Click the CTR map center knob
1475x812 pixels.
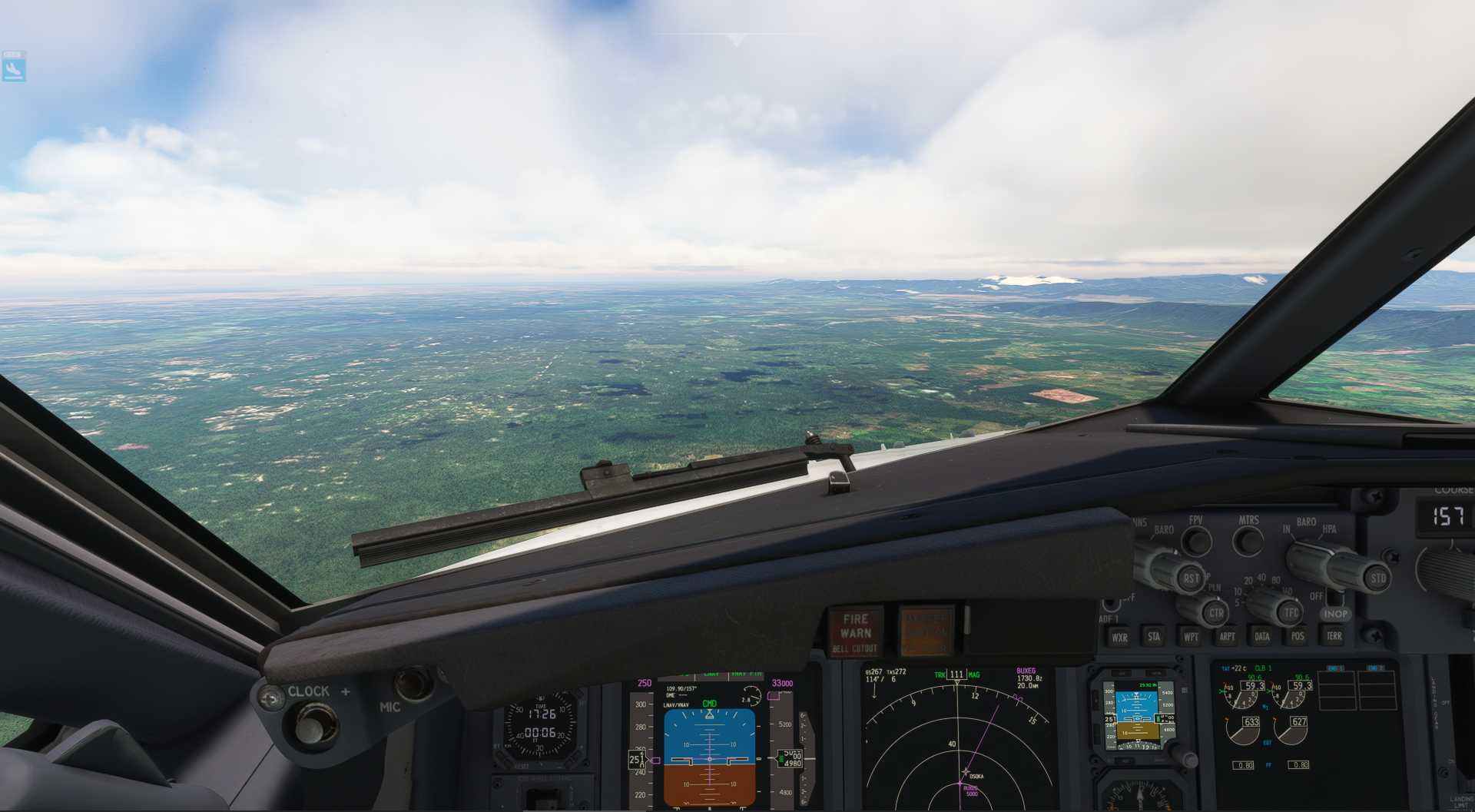1216,613
